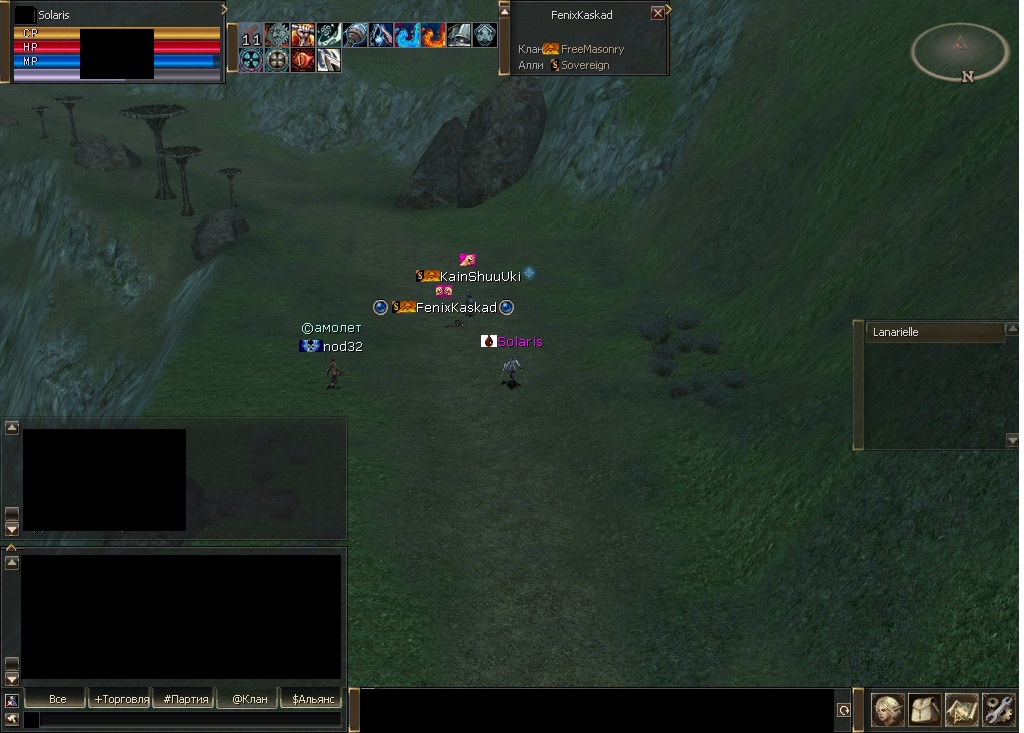The image size is (1024, 733).
Task: Switch chat to the Все tab
Action: click(x=57, y=699)
